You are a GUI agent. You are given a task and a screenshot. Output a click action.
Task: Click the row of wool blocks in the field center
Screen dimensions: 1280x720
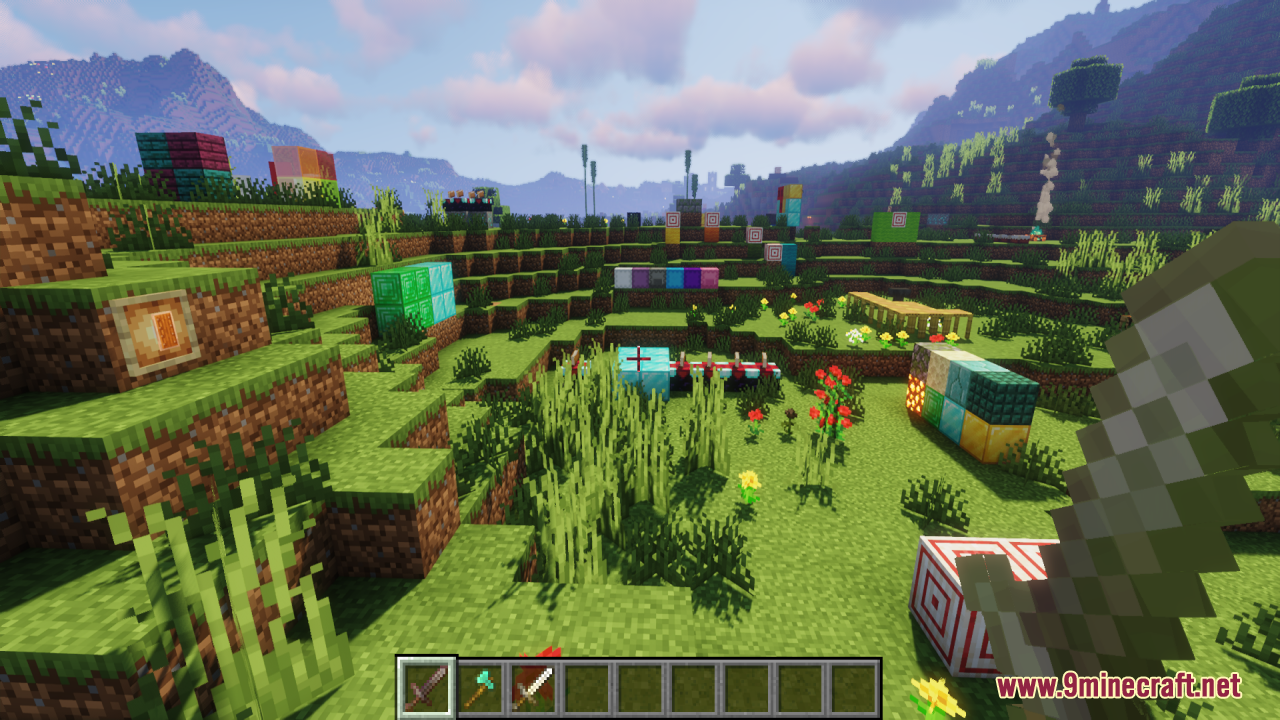pyautogui.click(x=668, y=277)
